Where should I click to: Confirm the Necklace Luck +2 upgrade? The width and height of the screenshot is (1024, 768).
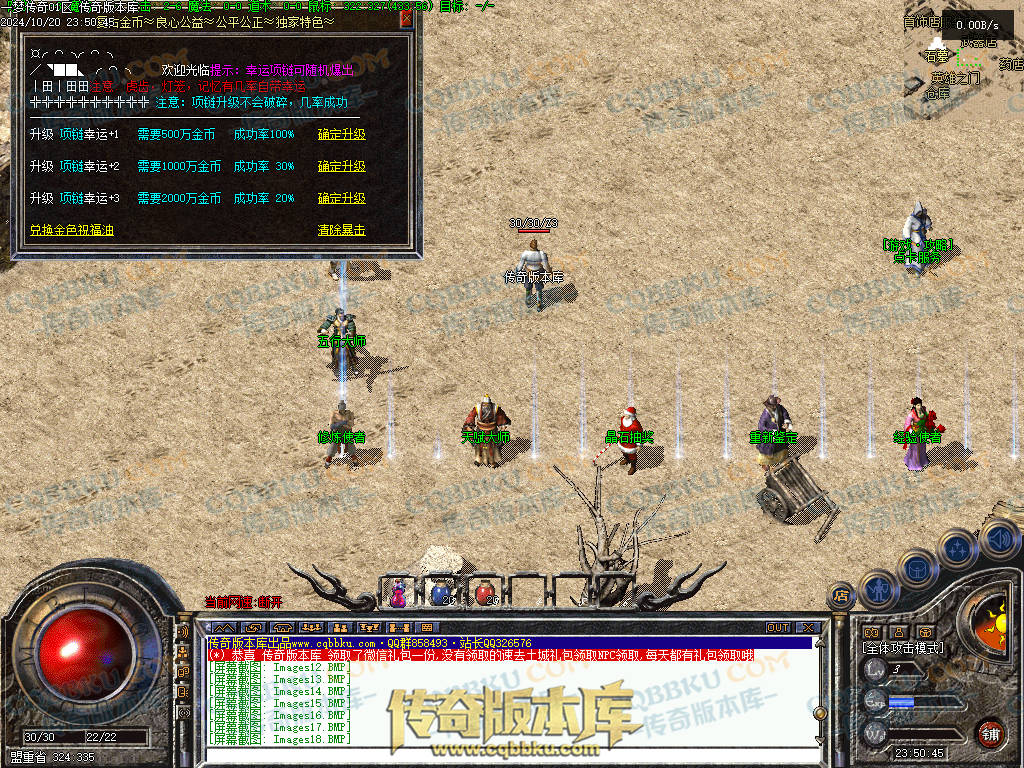click(341, 166)
